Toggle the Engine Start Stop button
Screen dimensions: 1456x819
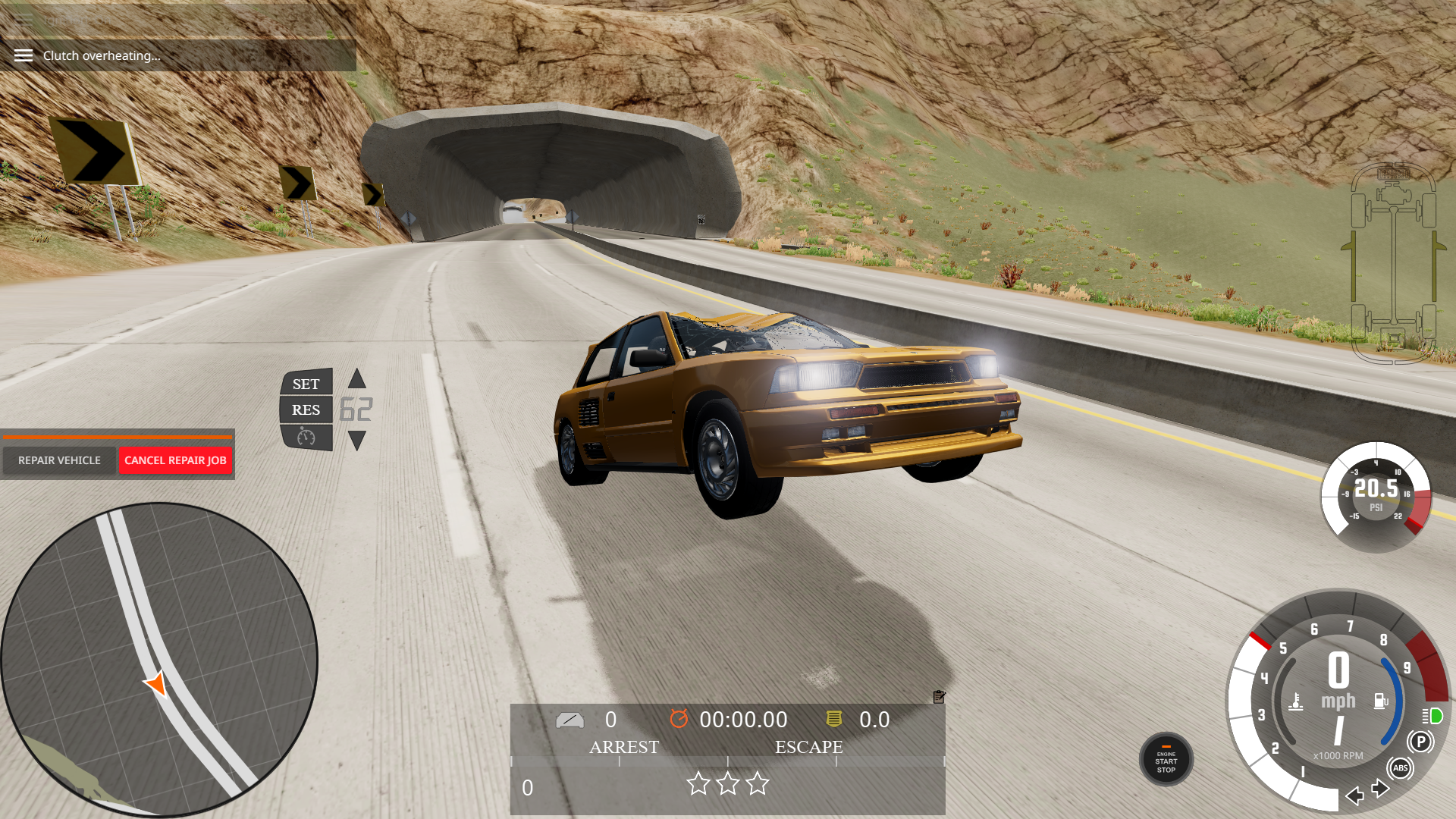pyautogui.click(x=1166, y=760)
